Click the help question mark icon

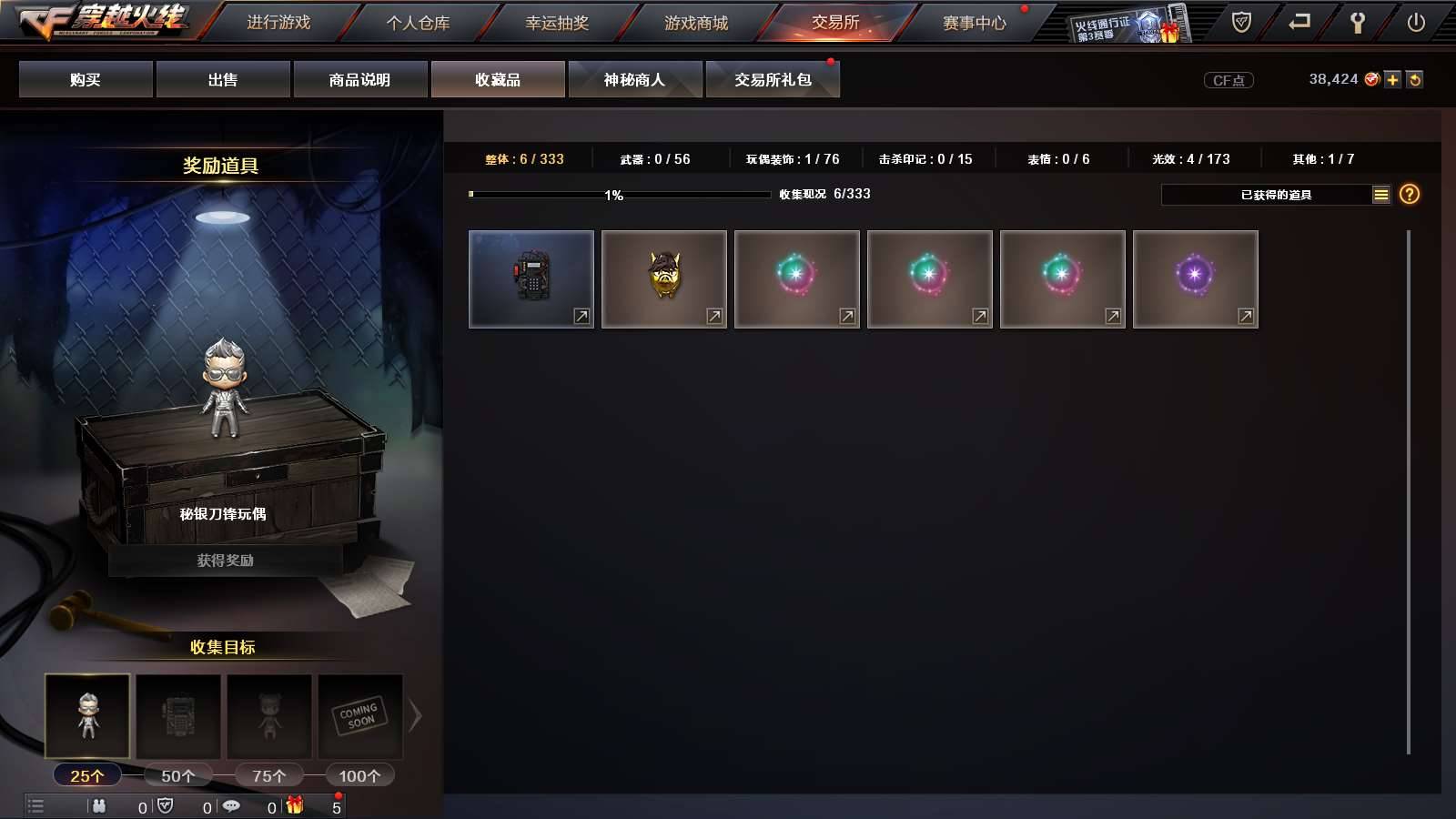1408,193
